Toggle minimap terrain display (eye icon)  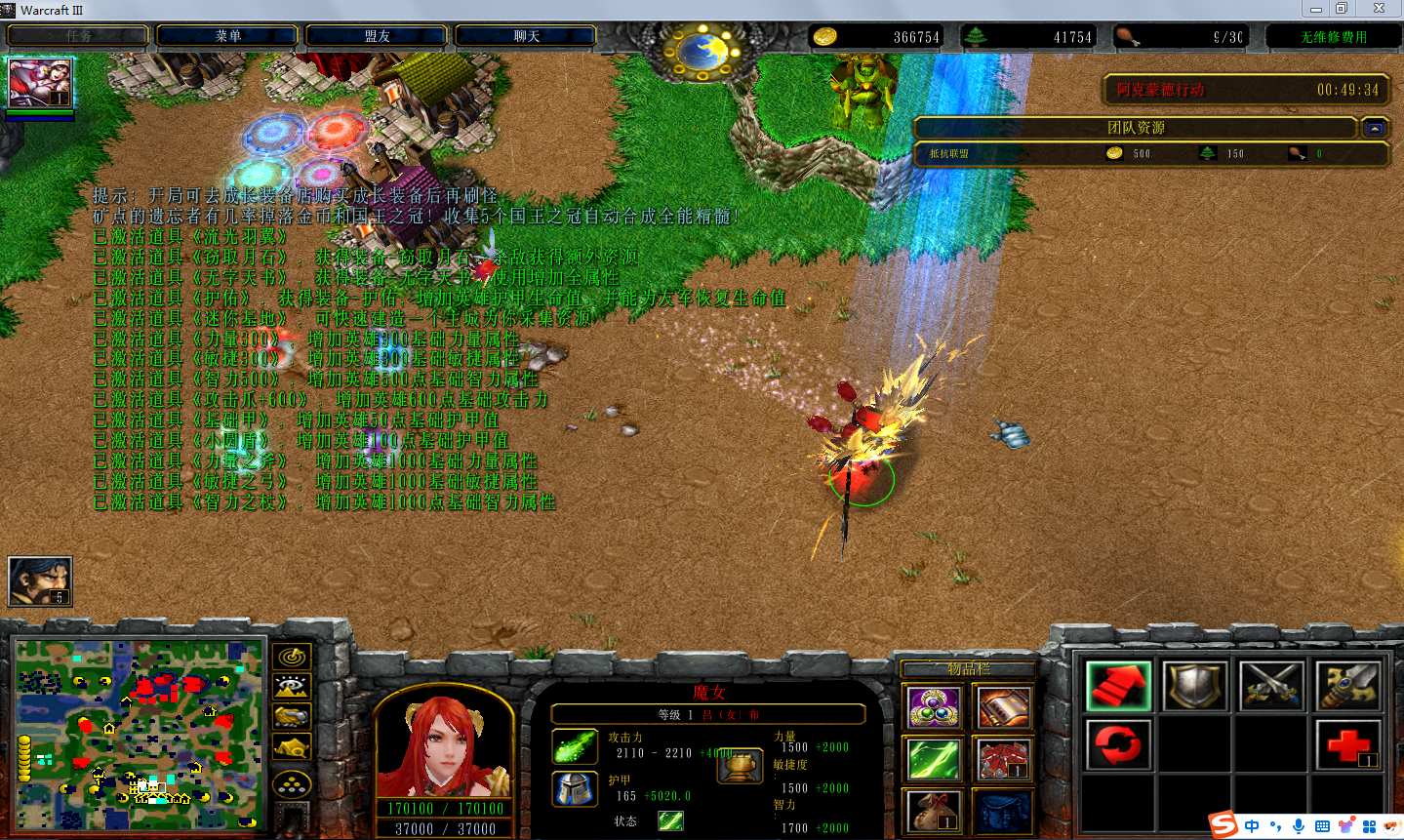(x=292, y=687)
